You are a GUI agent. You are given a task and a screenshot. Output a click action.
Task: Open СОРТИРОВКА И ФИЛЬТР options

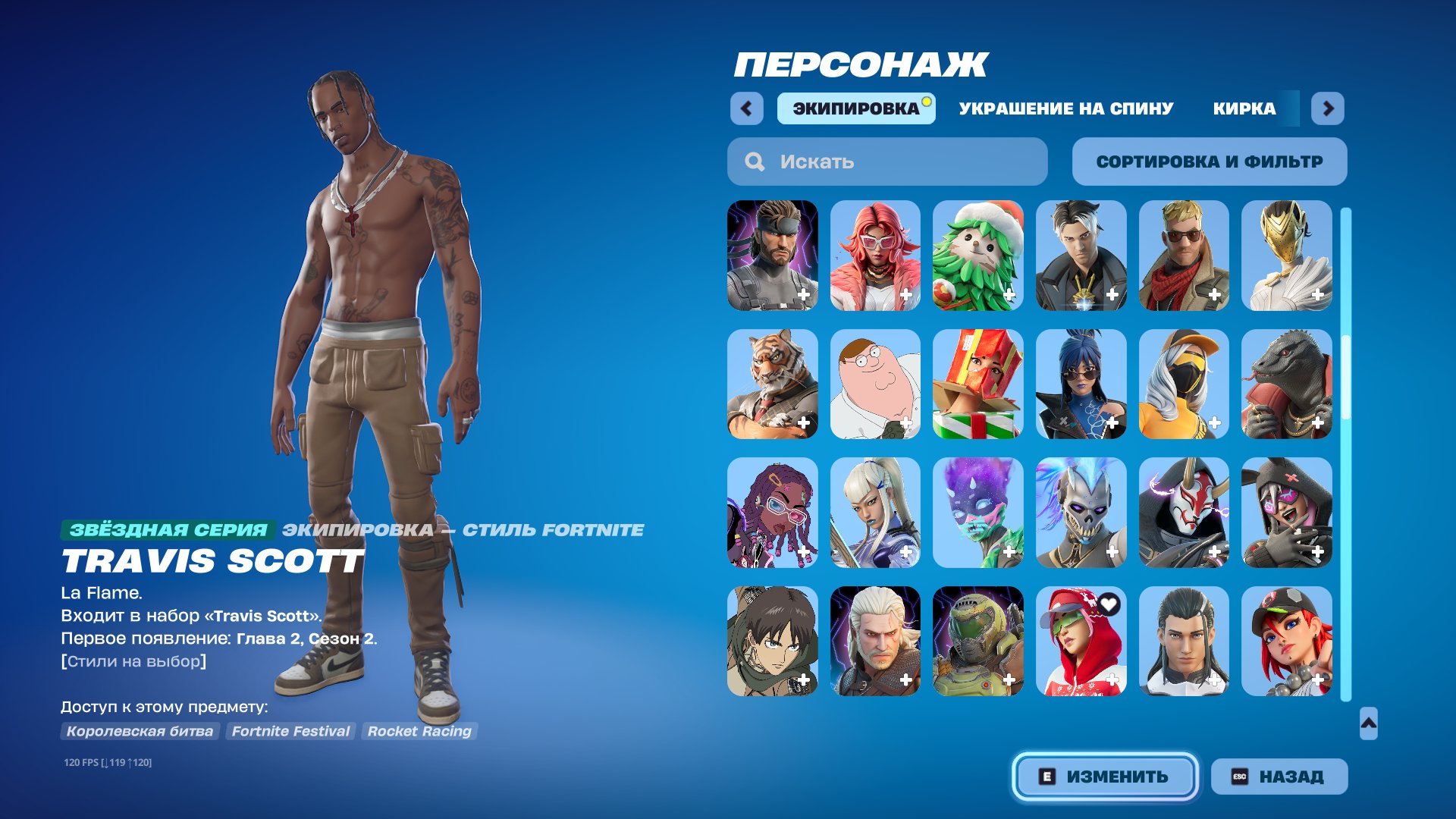(1210, 161)
